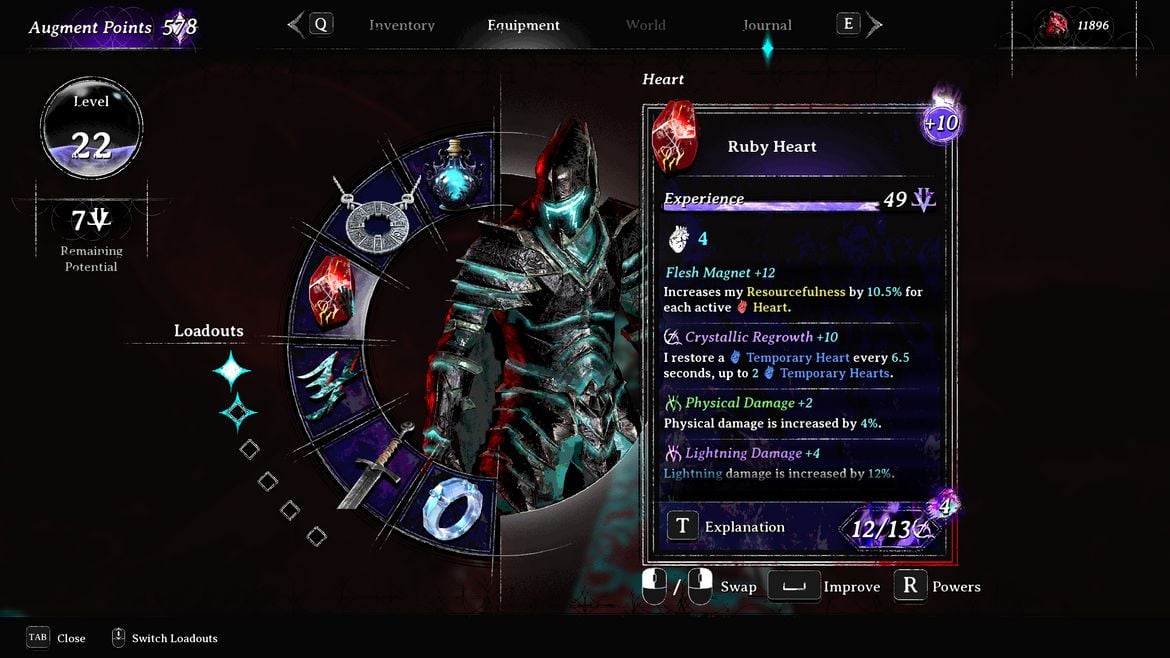The height and width of the screenshot is (658, 1170).
Task: Select the sword weapon slot
Action: tap(377, 463)
